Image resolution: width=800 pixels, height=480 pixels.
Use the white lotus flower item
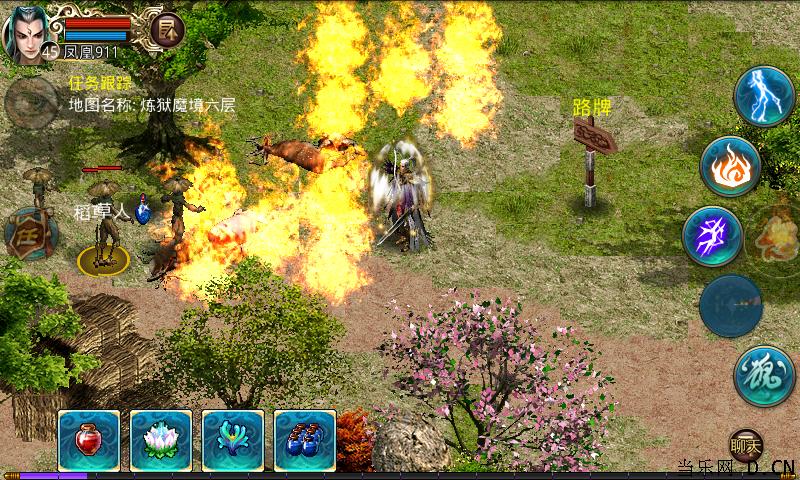click(161, 440)
